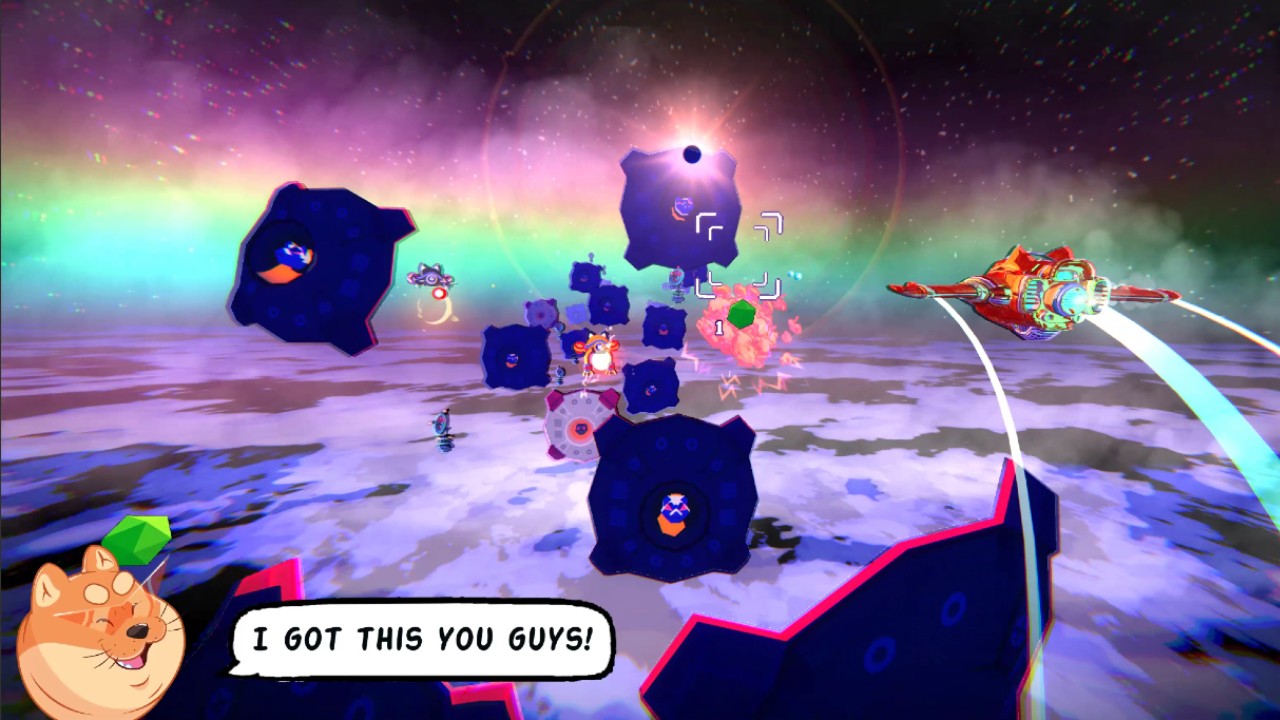Click the red player spaceship on the right

click(x=1040, y=290)
